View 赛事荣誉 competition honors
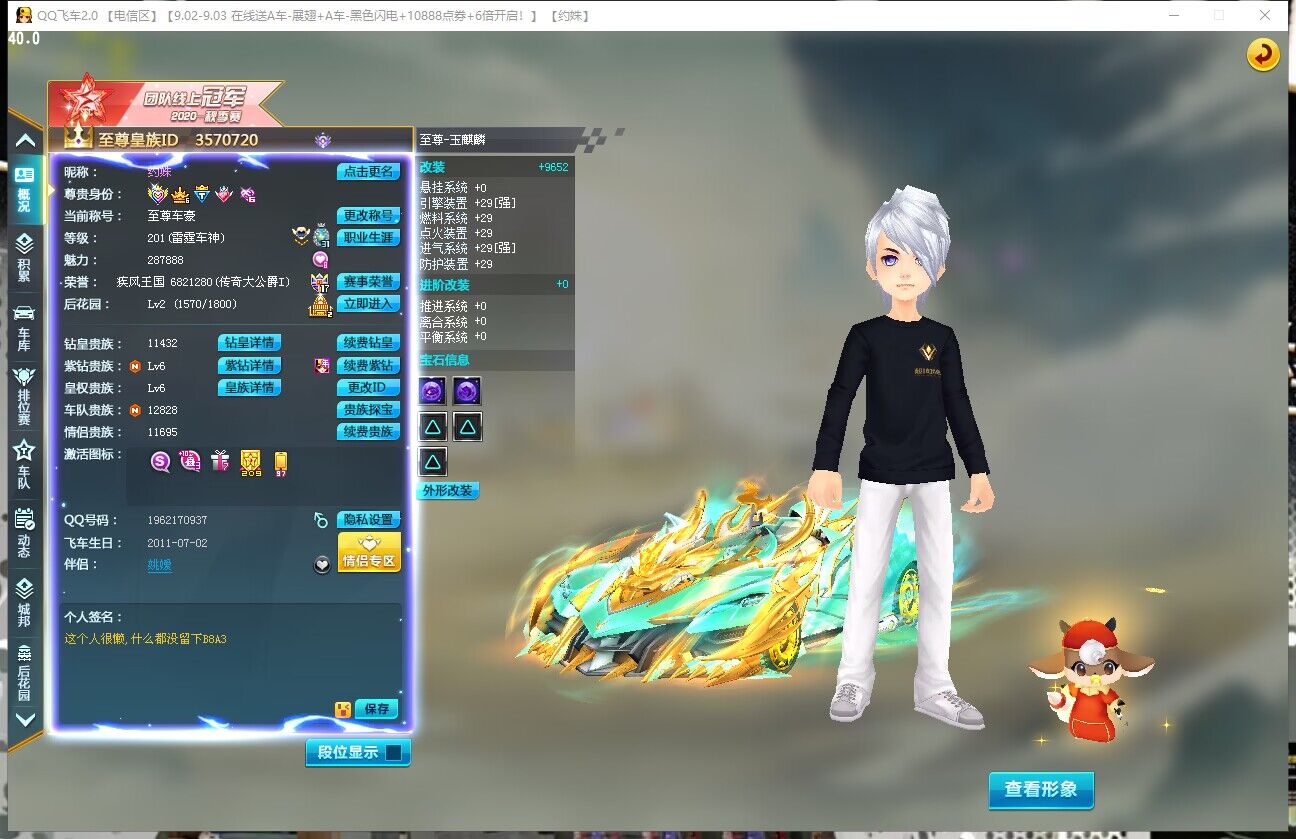The width and height of the screenshot is (1296, 839). (x=368, y=282)
